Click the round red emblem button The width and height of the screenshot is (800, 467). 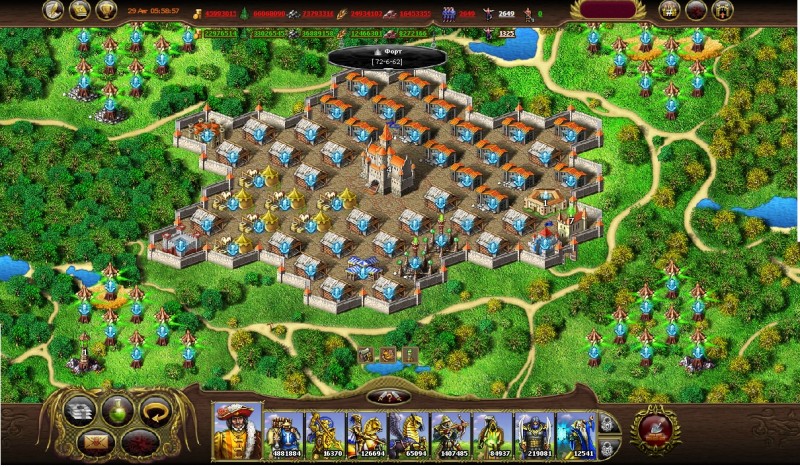pyautogui.click(x=658, y=429)
